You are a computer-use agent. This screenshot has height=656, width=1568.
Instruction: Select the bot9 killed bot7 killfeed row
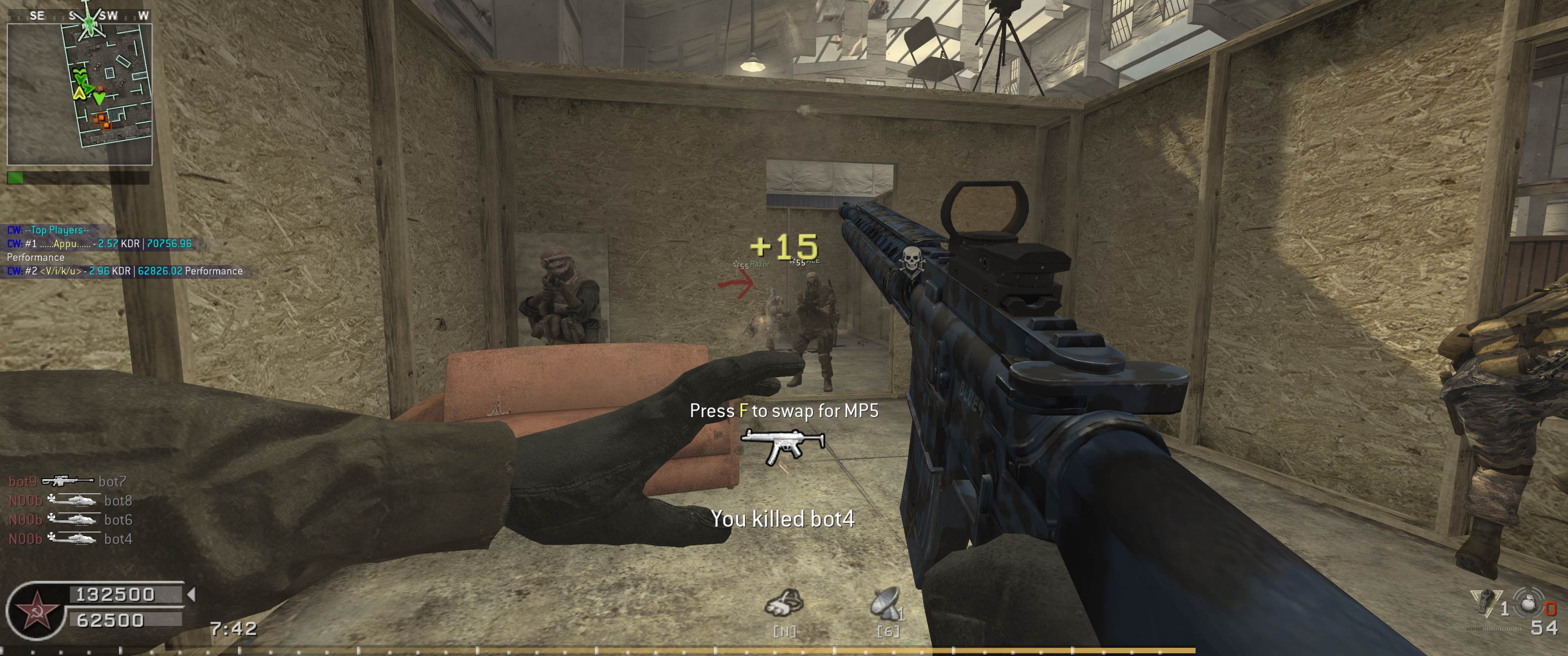click(x=67, y=482)
